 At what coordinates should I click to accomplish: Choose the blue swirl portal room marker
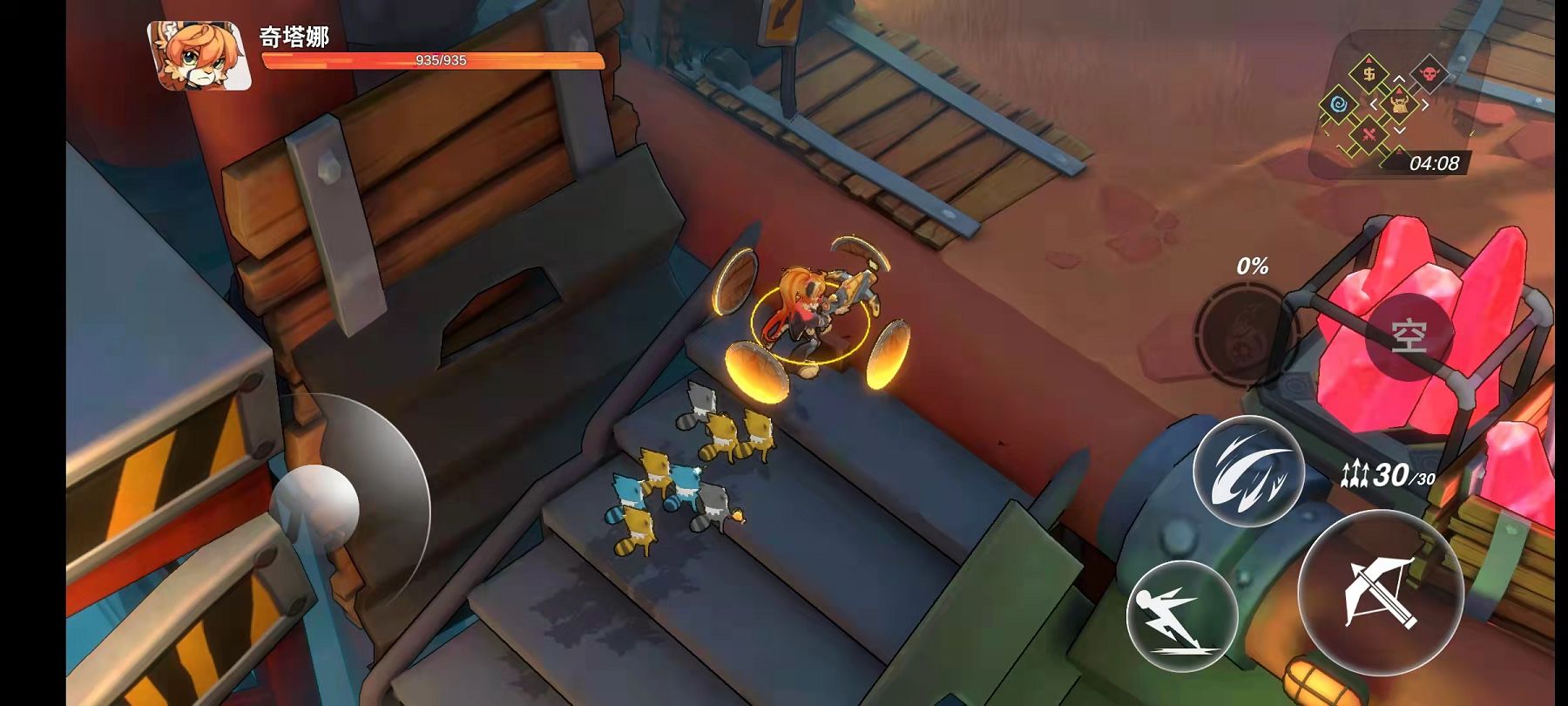click(x=1341, y=105)
